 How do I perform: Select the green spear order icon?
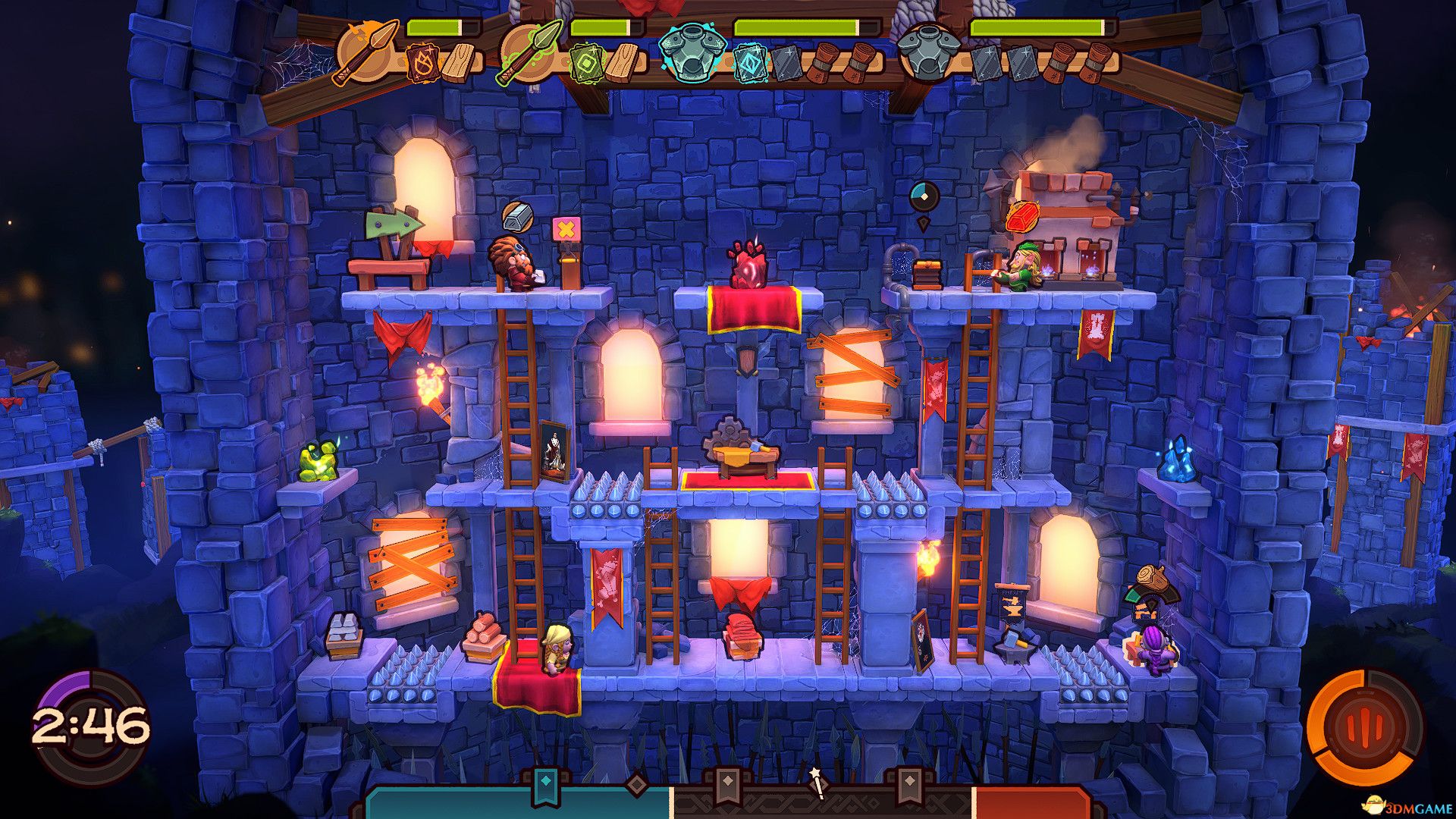(530, 51)
